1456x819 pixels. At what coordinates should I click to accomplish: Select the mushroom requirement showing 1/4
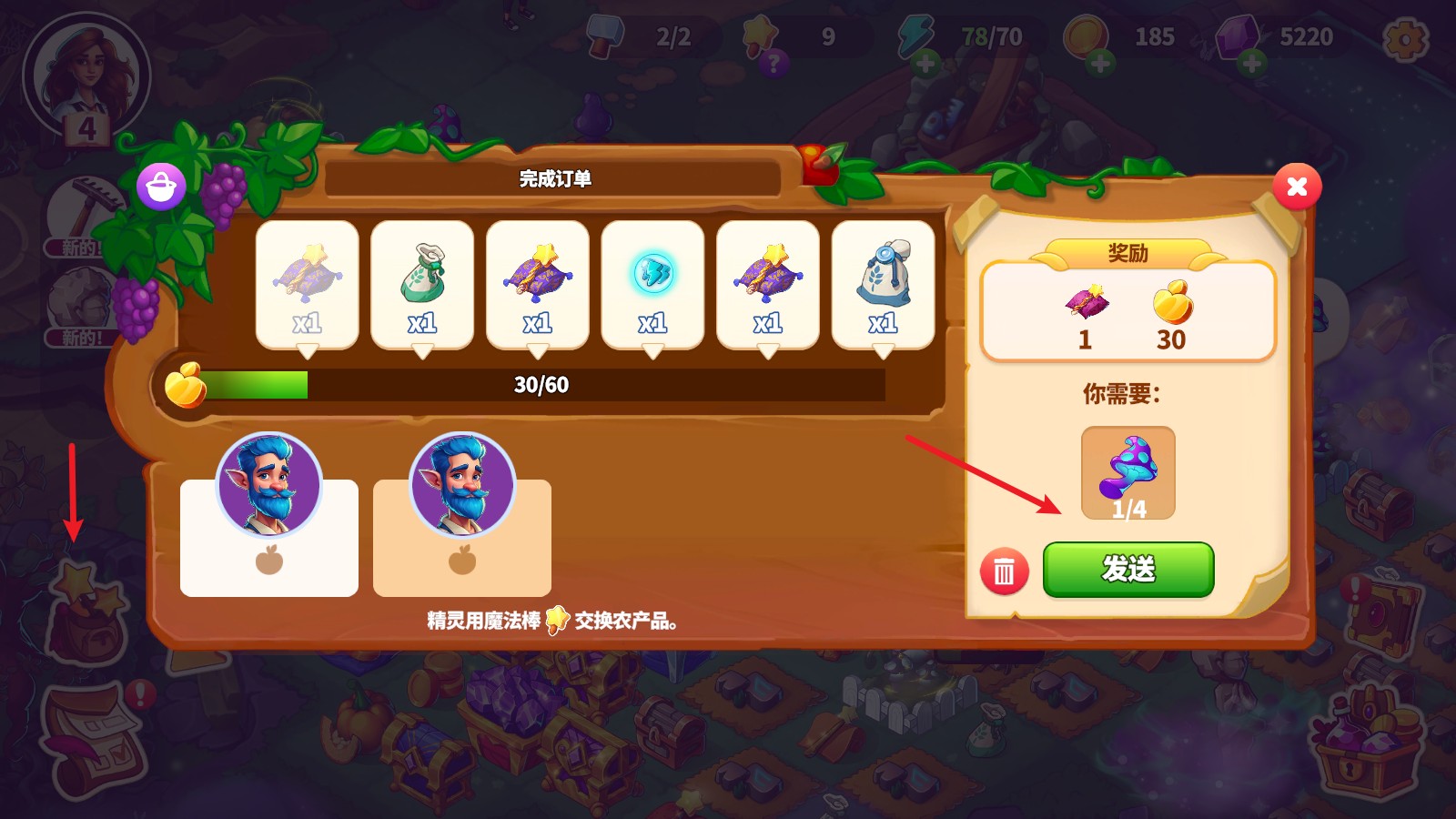point(1127,470)
